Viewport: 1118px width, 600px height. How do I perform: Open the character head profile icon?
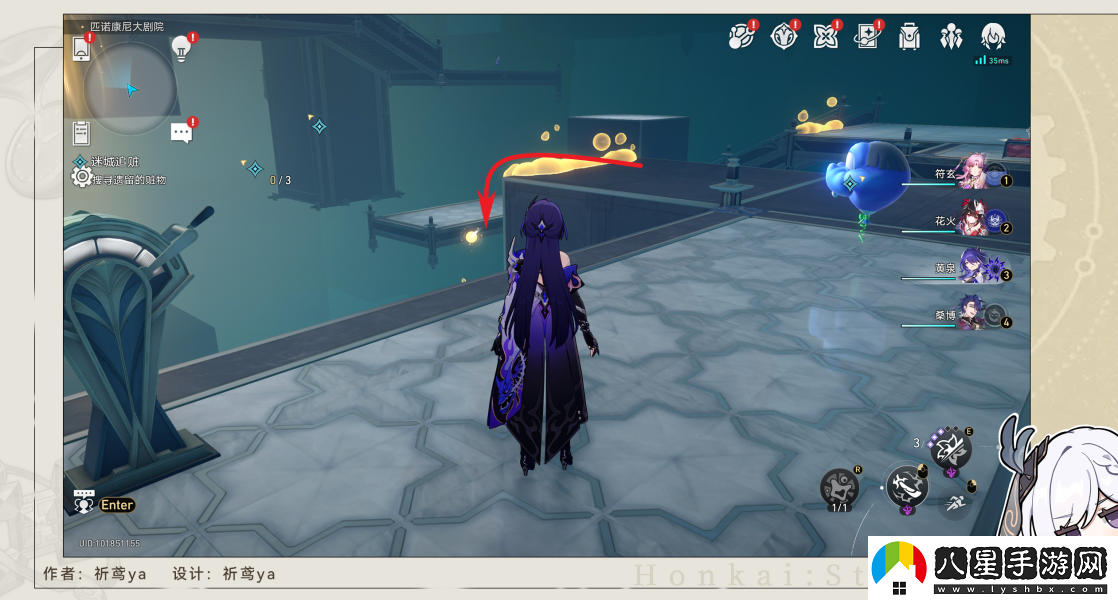(993, 37)
